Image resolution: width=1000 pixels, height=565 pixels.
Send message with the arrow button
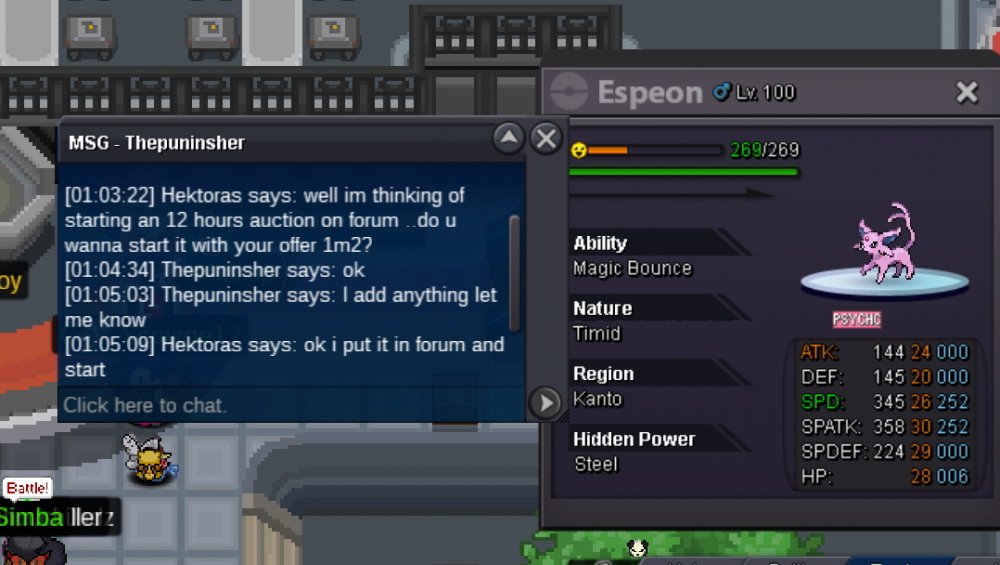[x=545, y=403]
